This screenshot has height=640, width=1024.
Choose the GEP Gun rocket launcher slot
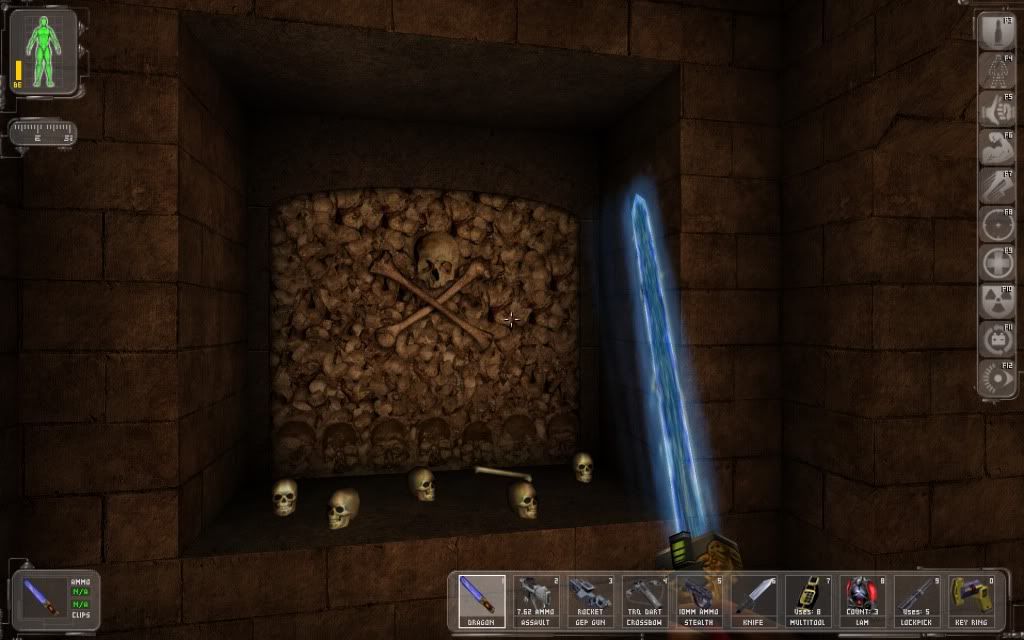click(x=590, y=601)
